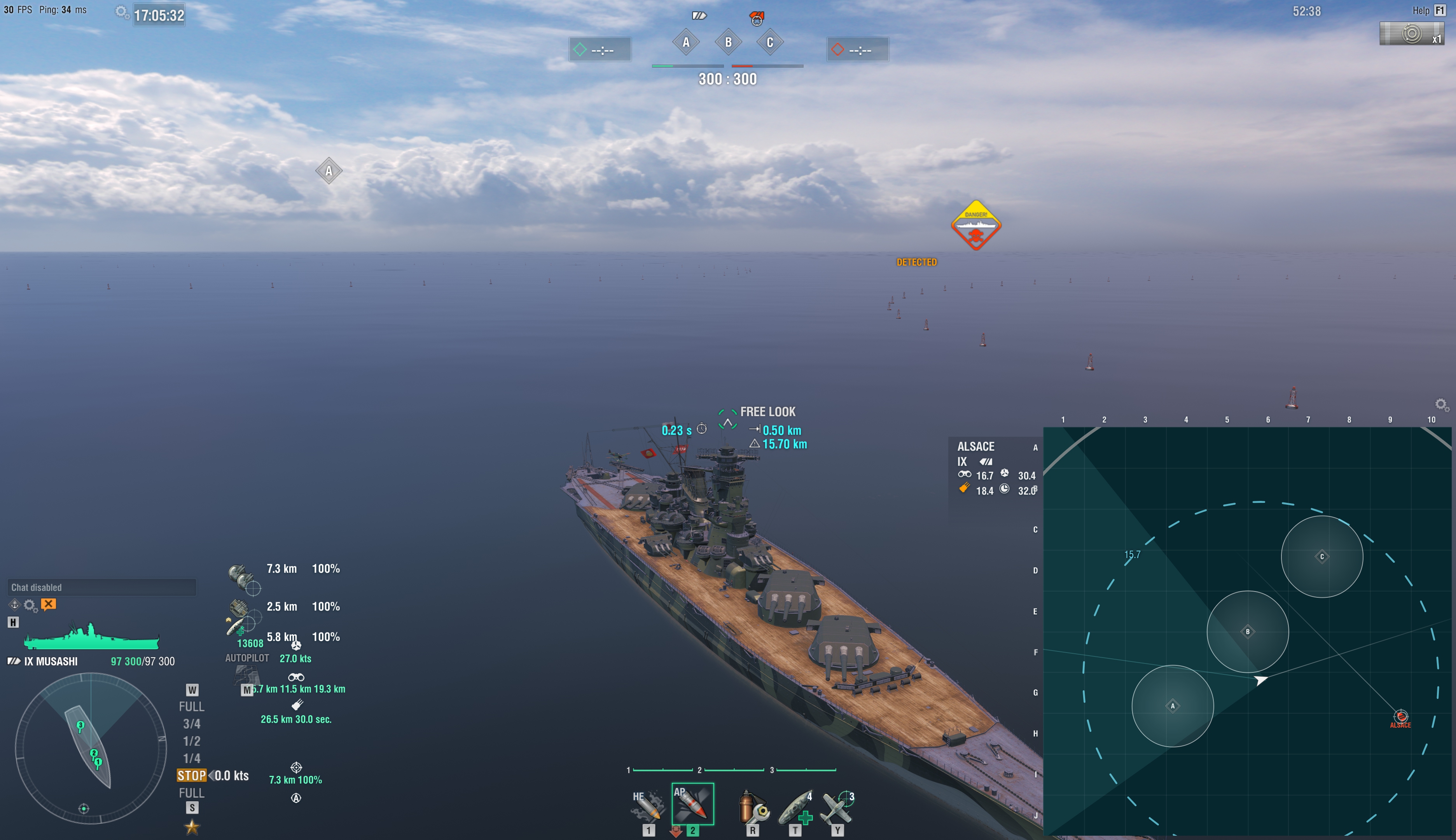Expand capture point A marker at top
Viewport: 1456px width, 840px height.
[x=685, y=42]
